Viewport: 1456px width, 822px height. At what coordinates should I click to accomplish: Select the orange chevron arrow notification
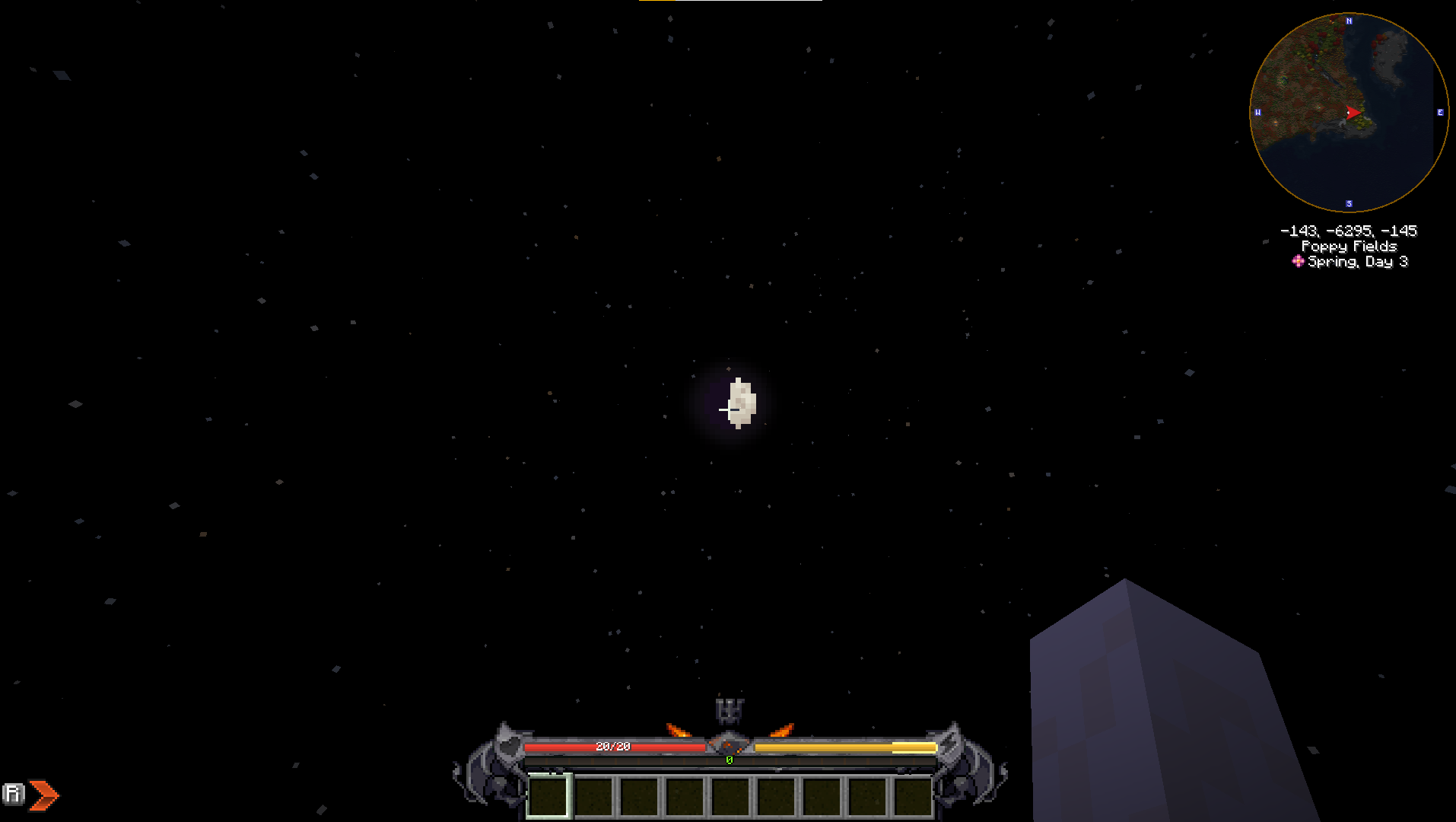tap(43, 794)
